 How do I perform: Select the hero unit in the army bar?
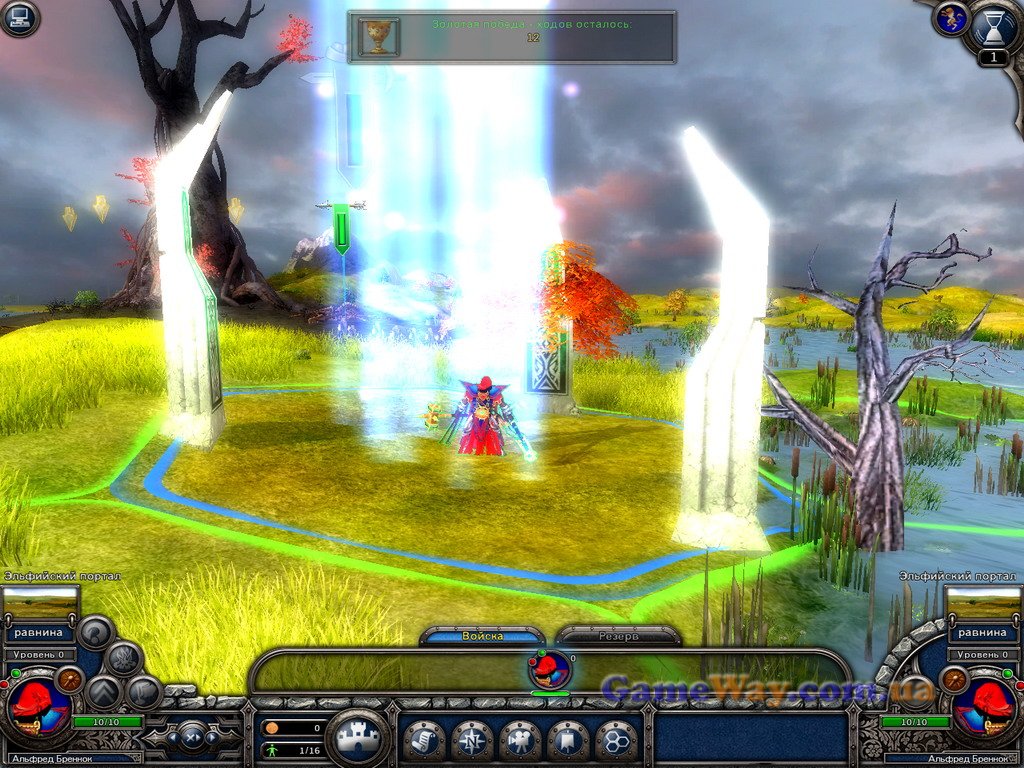pos(550,670)
